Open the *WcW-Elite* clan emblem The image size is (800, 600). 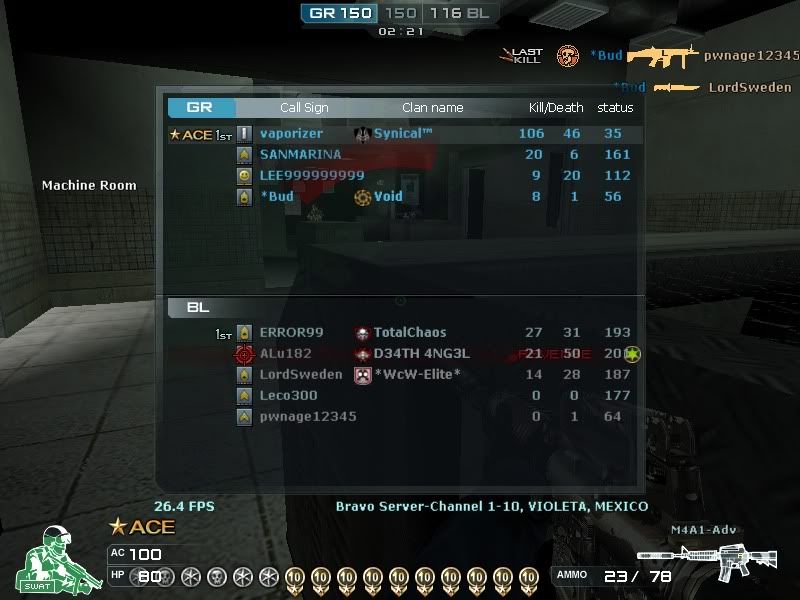(x=363, y=375)
